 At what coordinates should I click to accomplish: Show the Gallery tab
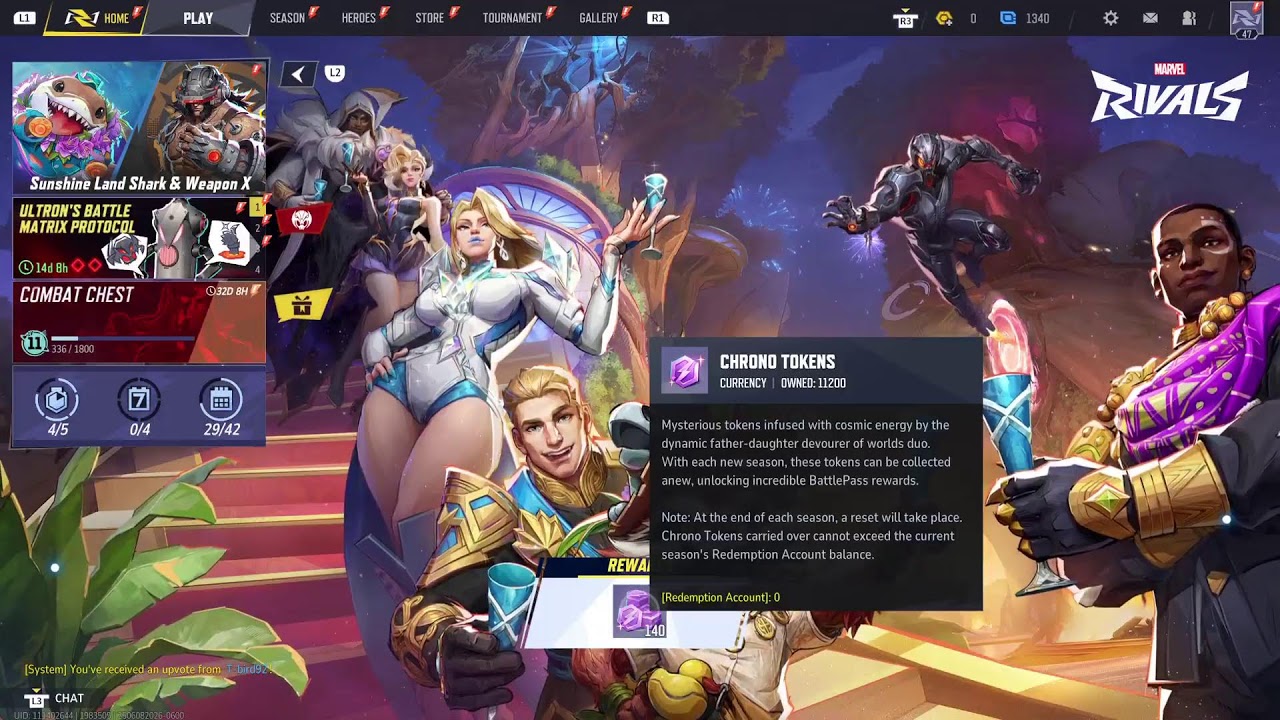point(598,18)
